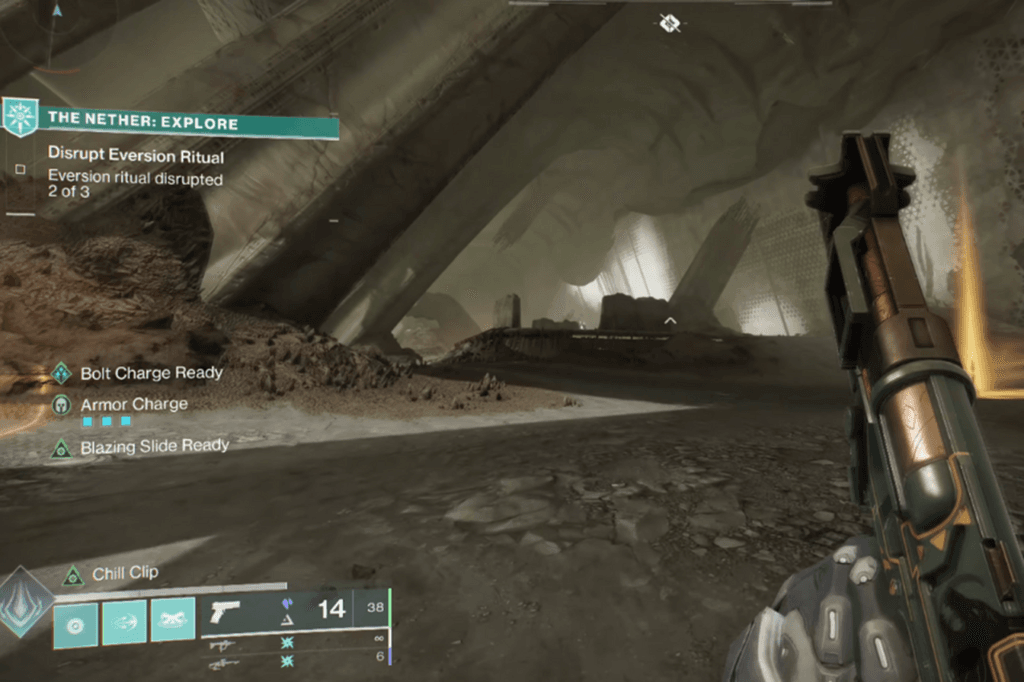Image resolution: width=1024 pixels, height=682 pixels.
Task: Click the Armor Charge helmet icon
Action: [62, 405]
